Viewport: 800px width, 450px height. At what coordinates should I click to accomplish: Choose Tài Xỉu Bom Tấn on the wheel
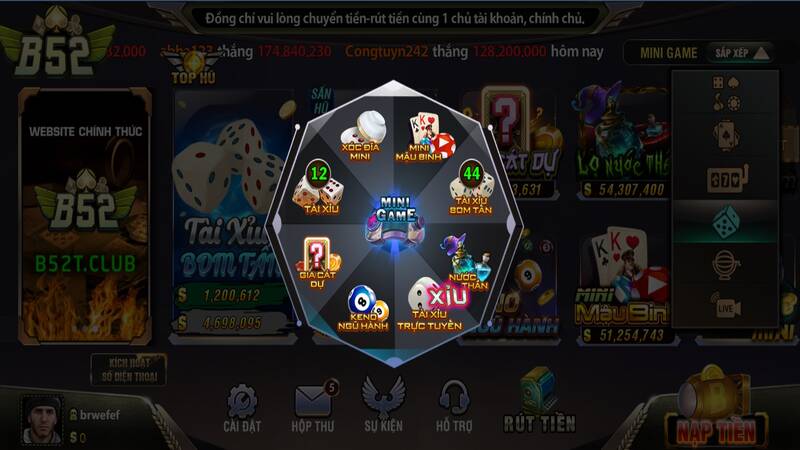(469, 189)
